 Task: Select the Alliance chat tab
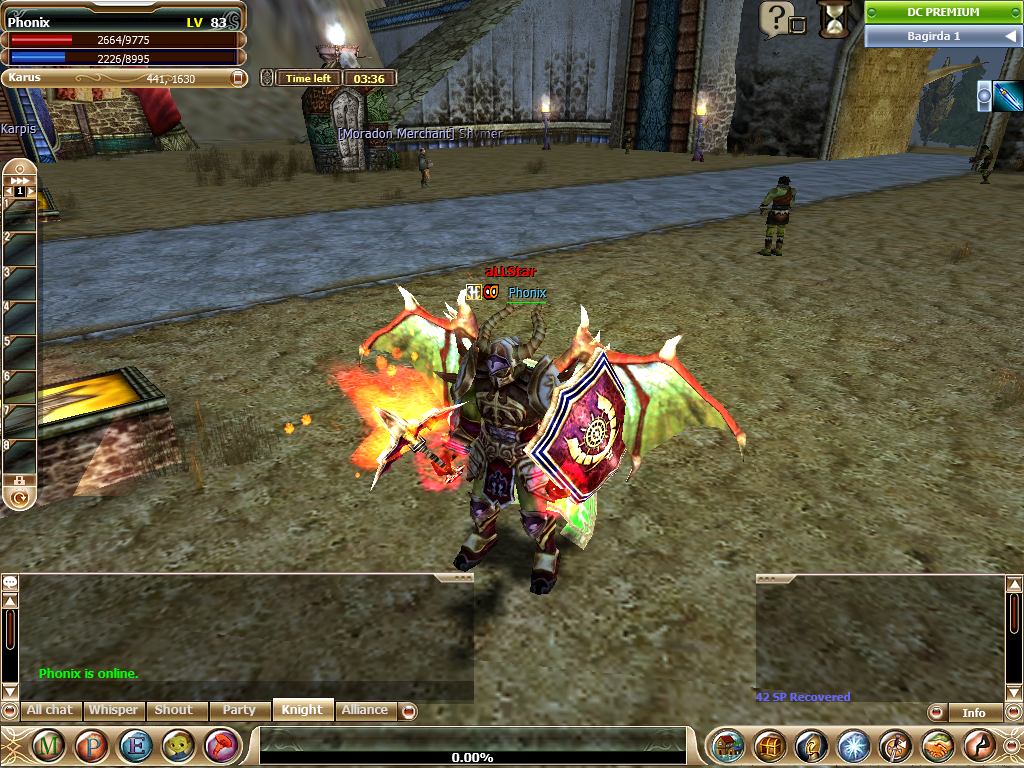(x=365, y=710)
